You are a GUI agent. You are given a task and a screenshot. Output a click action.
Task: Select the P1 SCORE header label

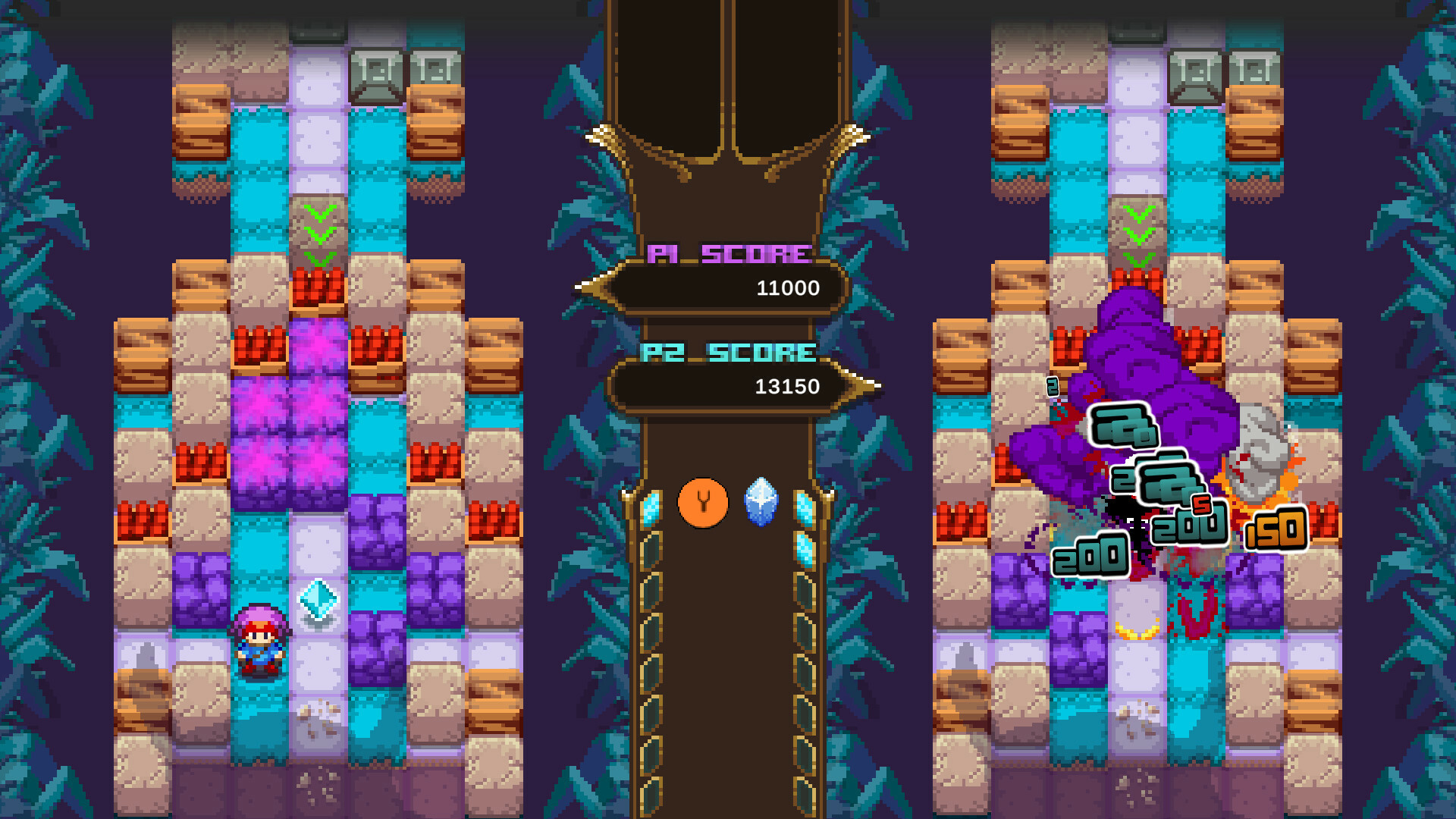(x=726, y=253)
